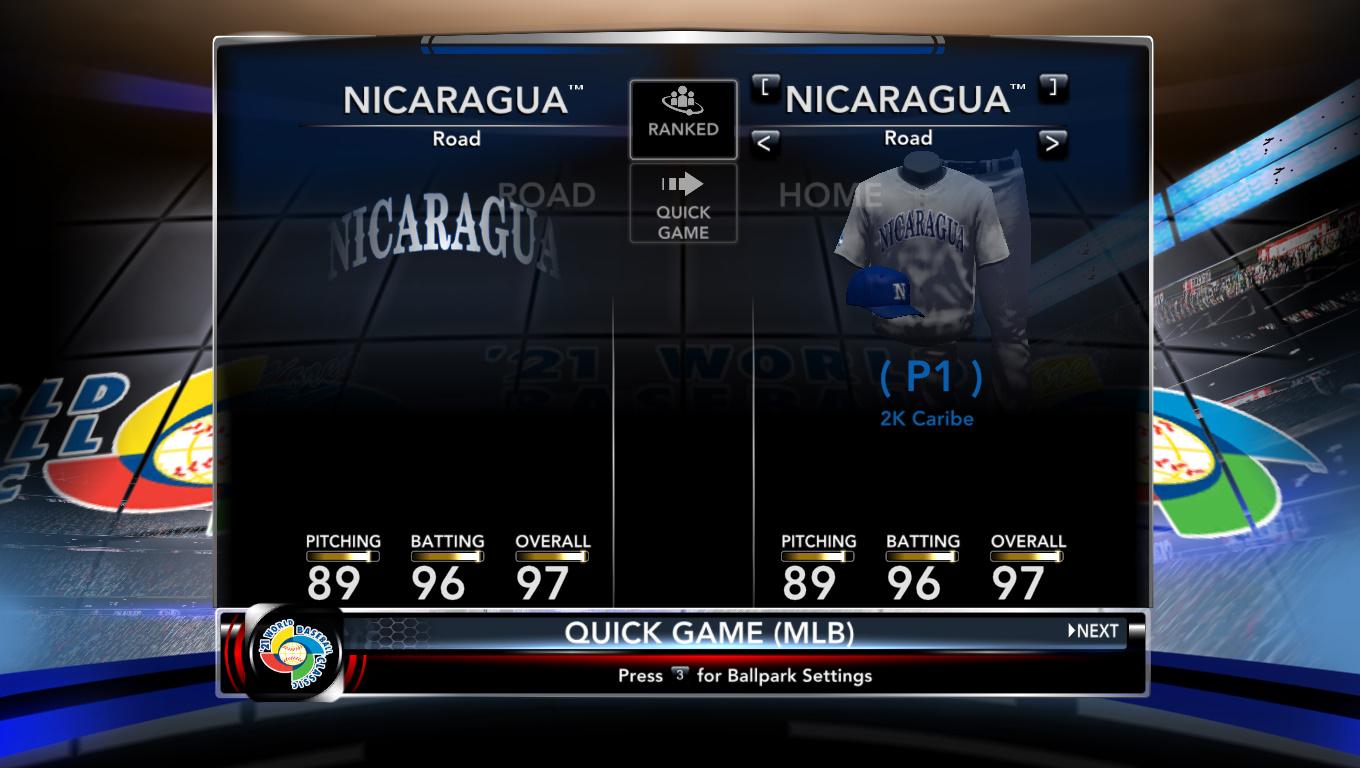
Task: Switch to next team with right bracket
Action: (x=1052, y=87)
